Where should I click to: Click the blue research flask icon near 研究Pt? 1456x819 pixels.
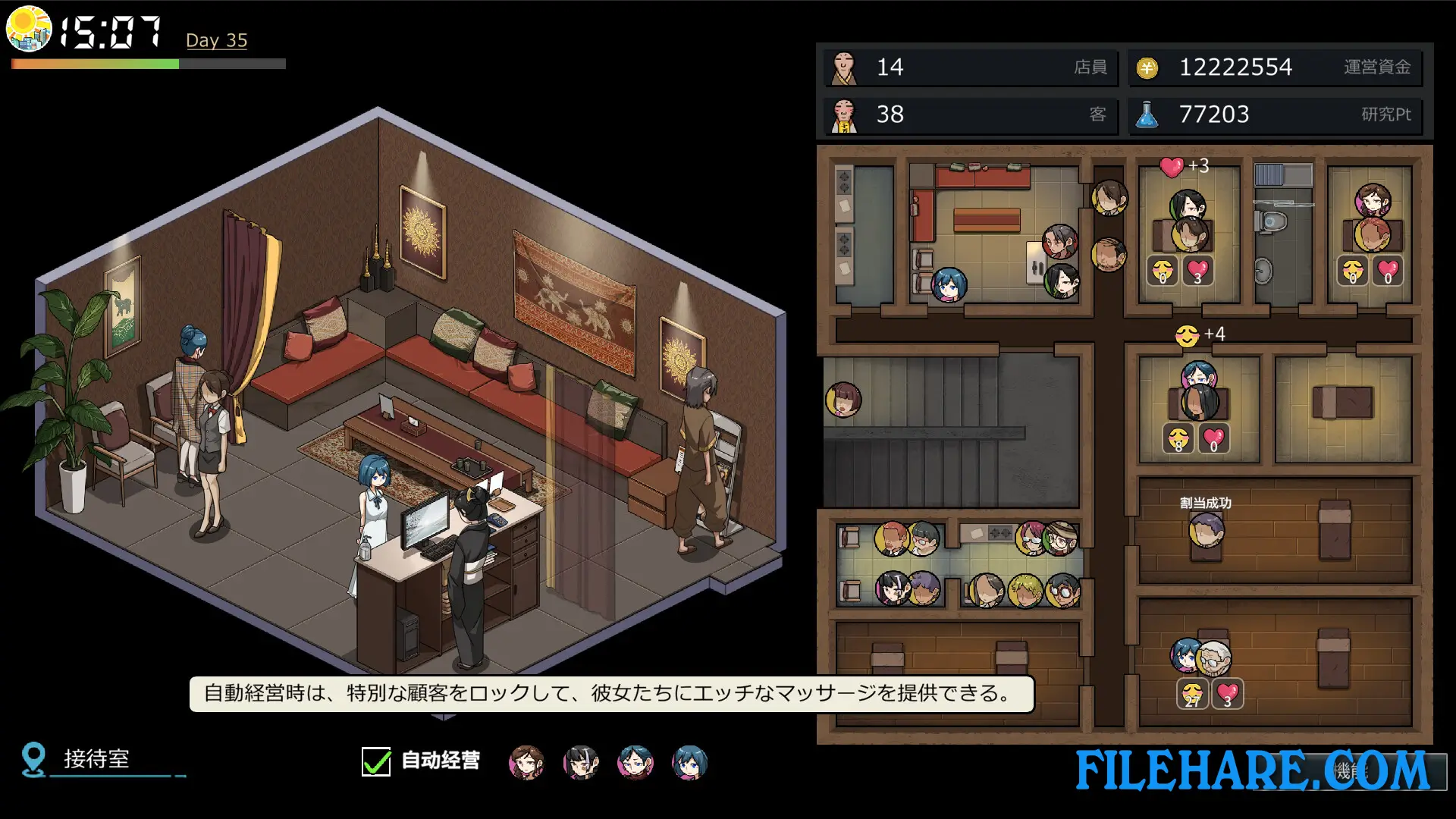click(x=1147, y=115)
